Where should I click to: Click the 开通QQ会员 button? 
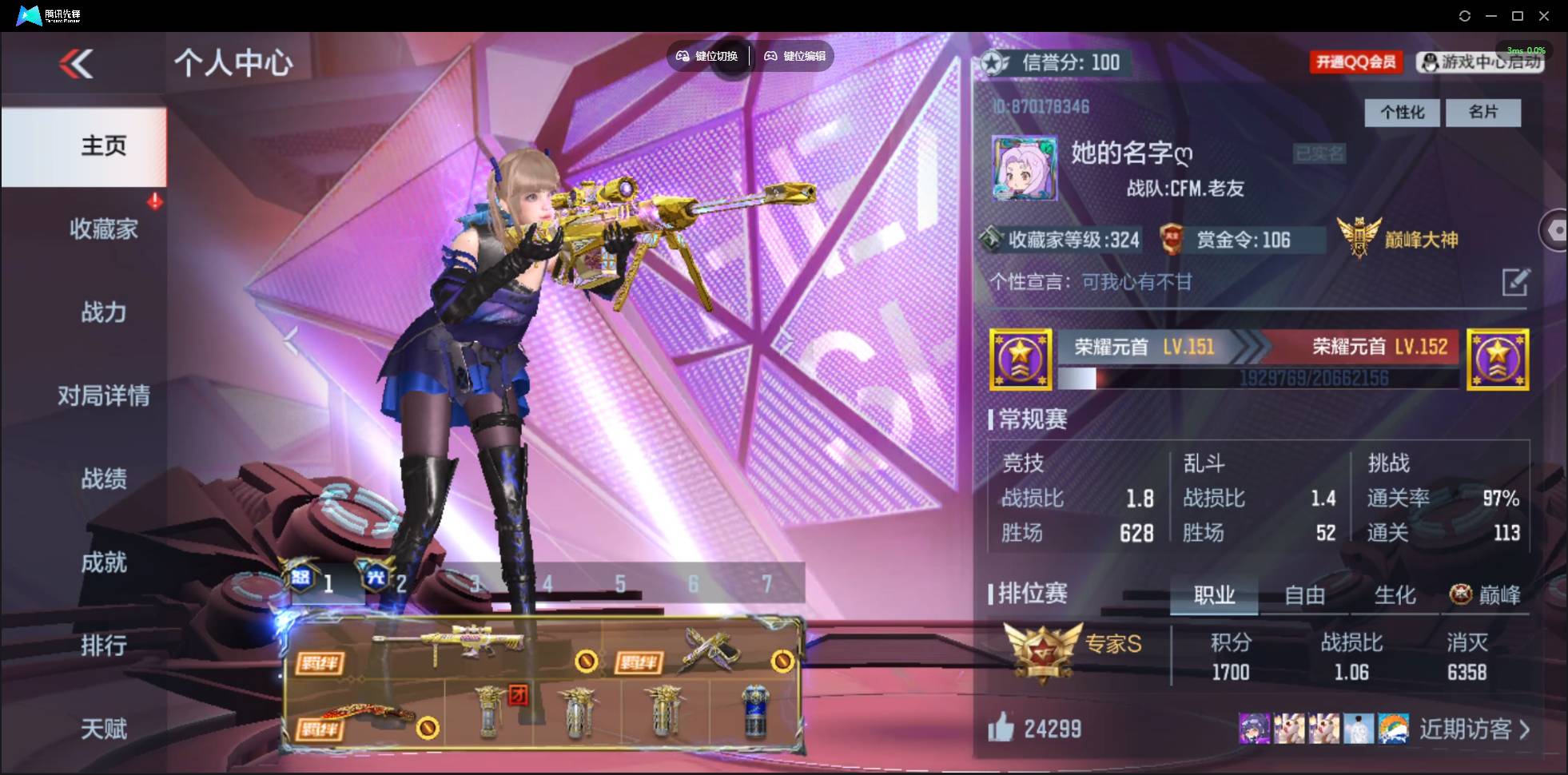click(1357, 62)
